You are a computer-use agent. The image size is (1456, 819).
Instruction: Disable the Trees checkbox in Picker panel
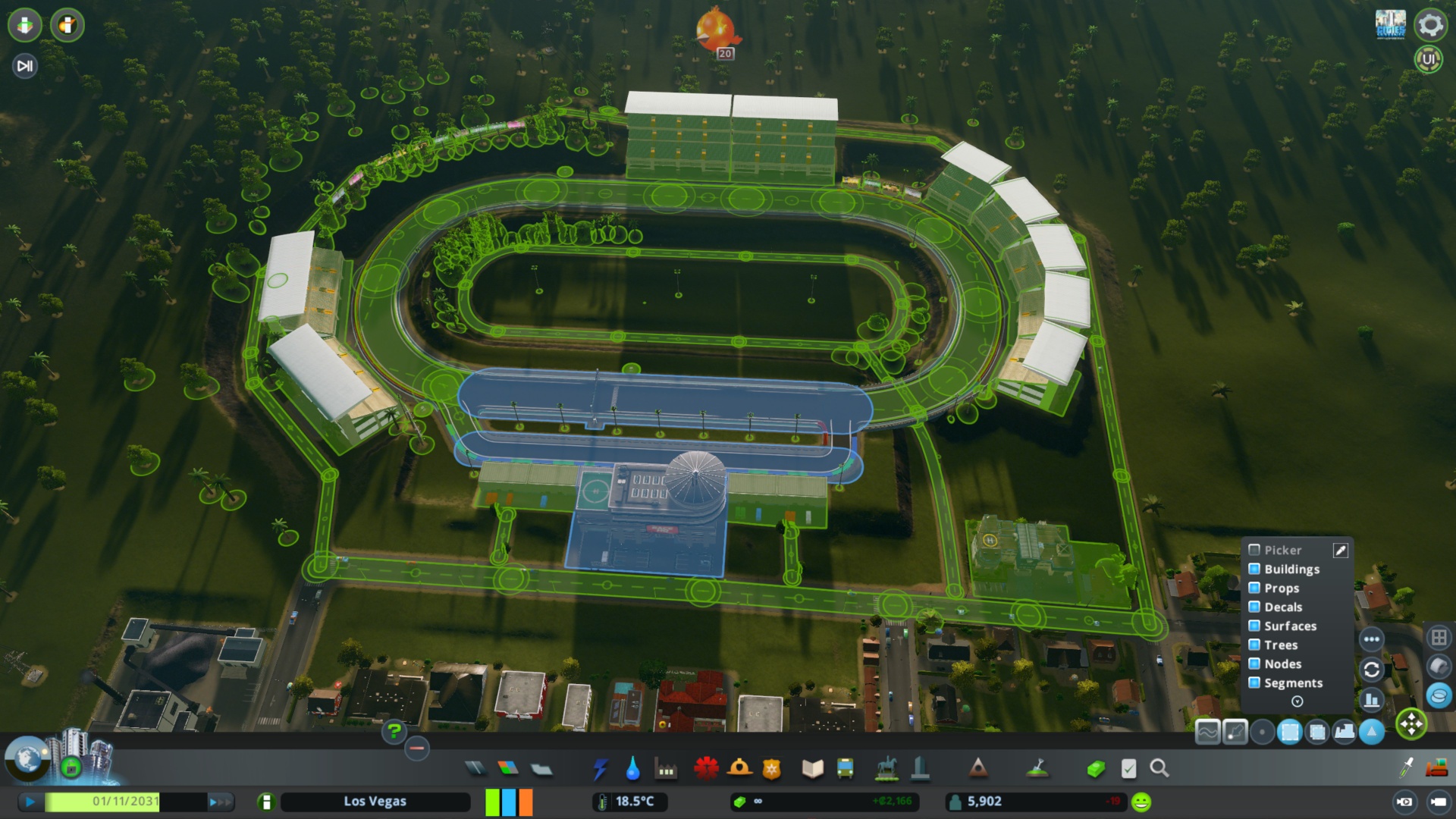(x=1255, y=645)
